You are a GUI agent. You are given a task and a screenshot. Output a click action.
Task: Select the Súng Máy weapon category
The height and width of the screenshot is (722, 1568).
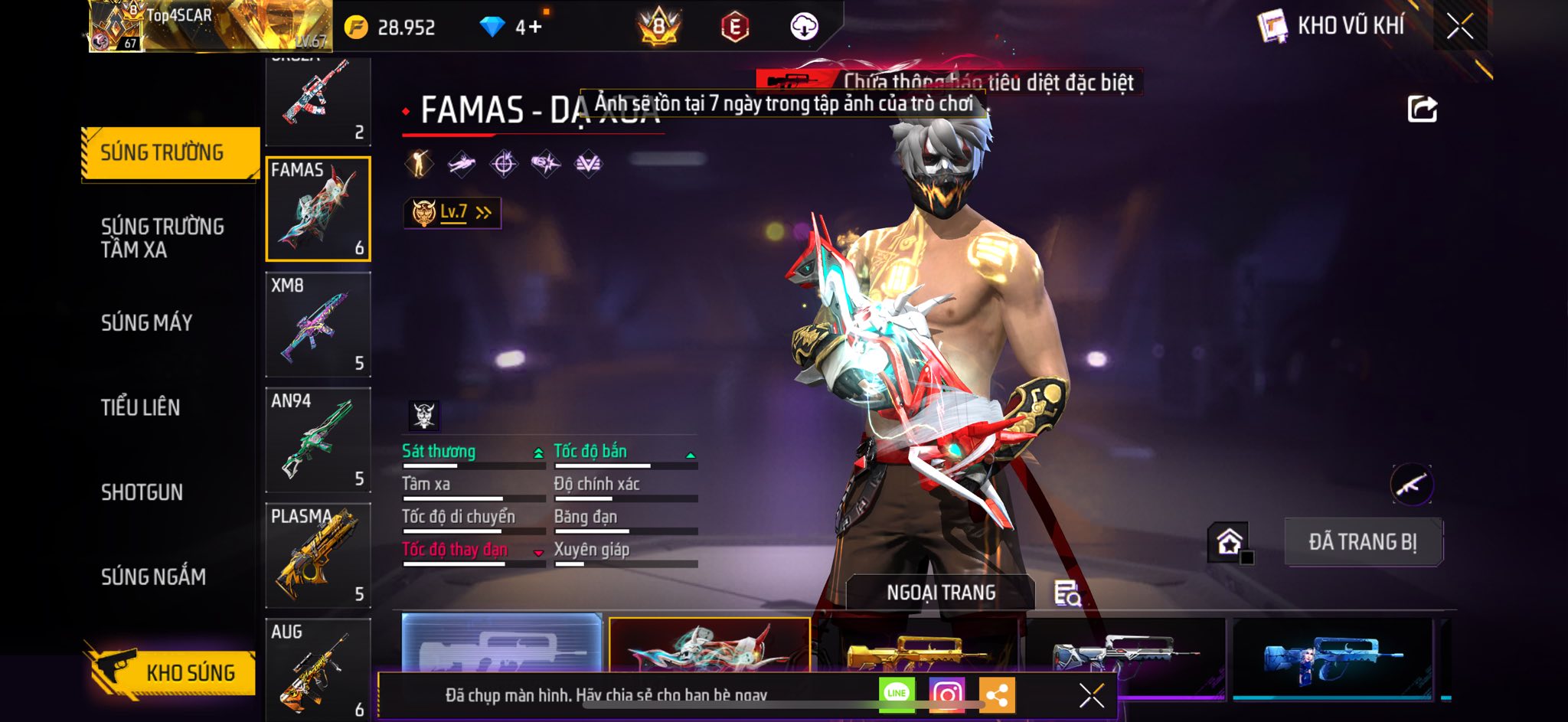pos(147,322)
